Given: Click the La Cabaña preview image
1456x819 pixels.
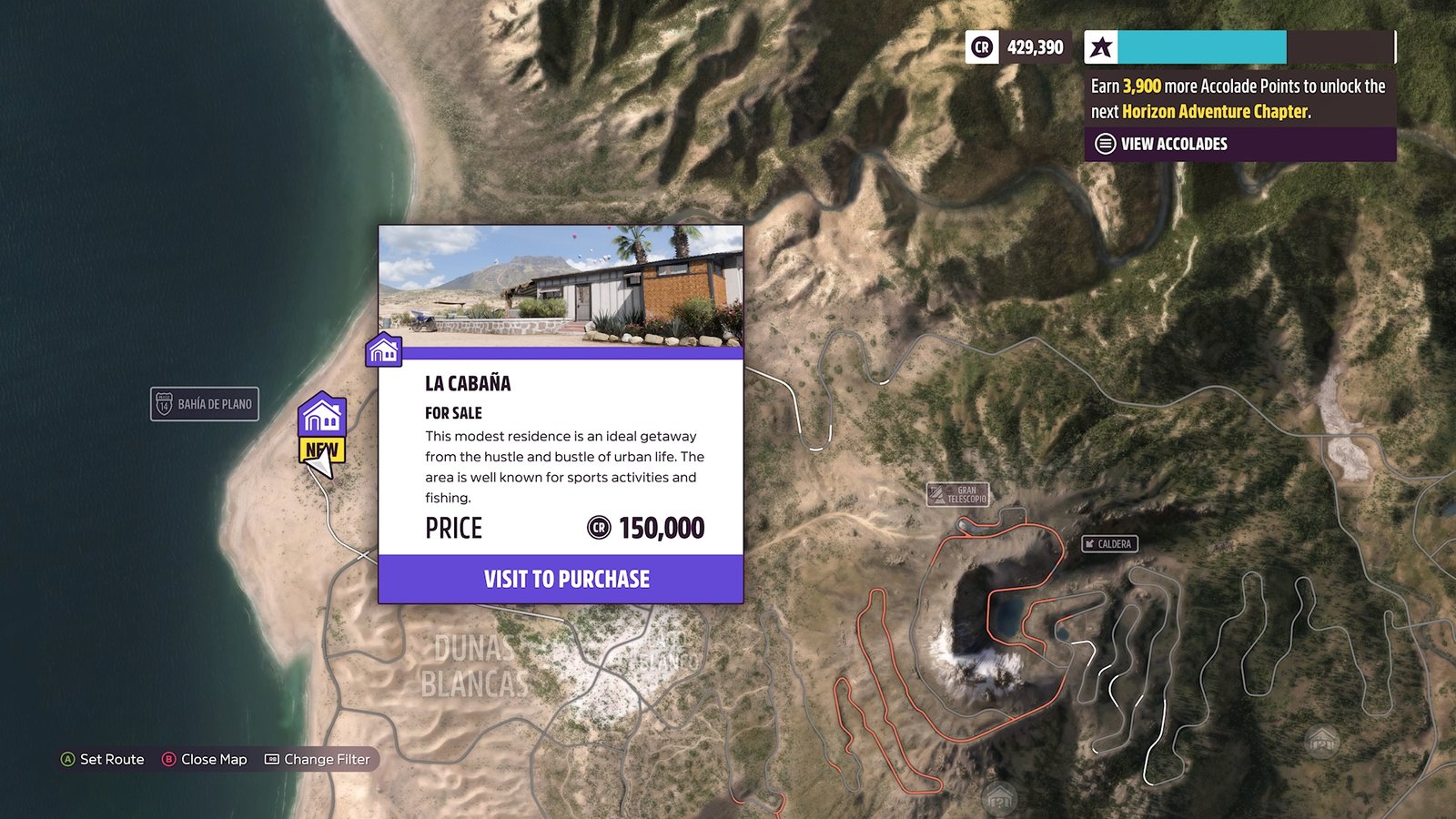Looking at the screenshot, I should [x=561, y=286].
